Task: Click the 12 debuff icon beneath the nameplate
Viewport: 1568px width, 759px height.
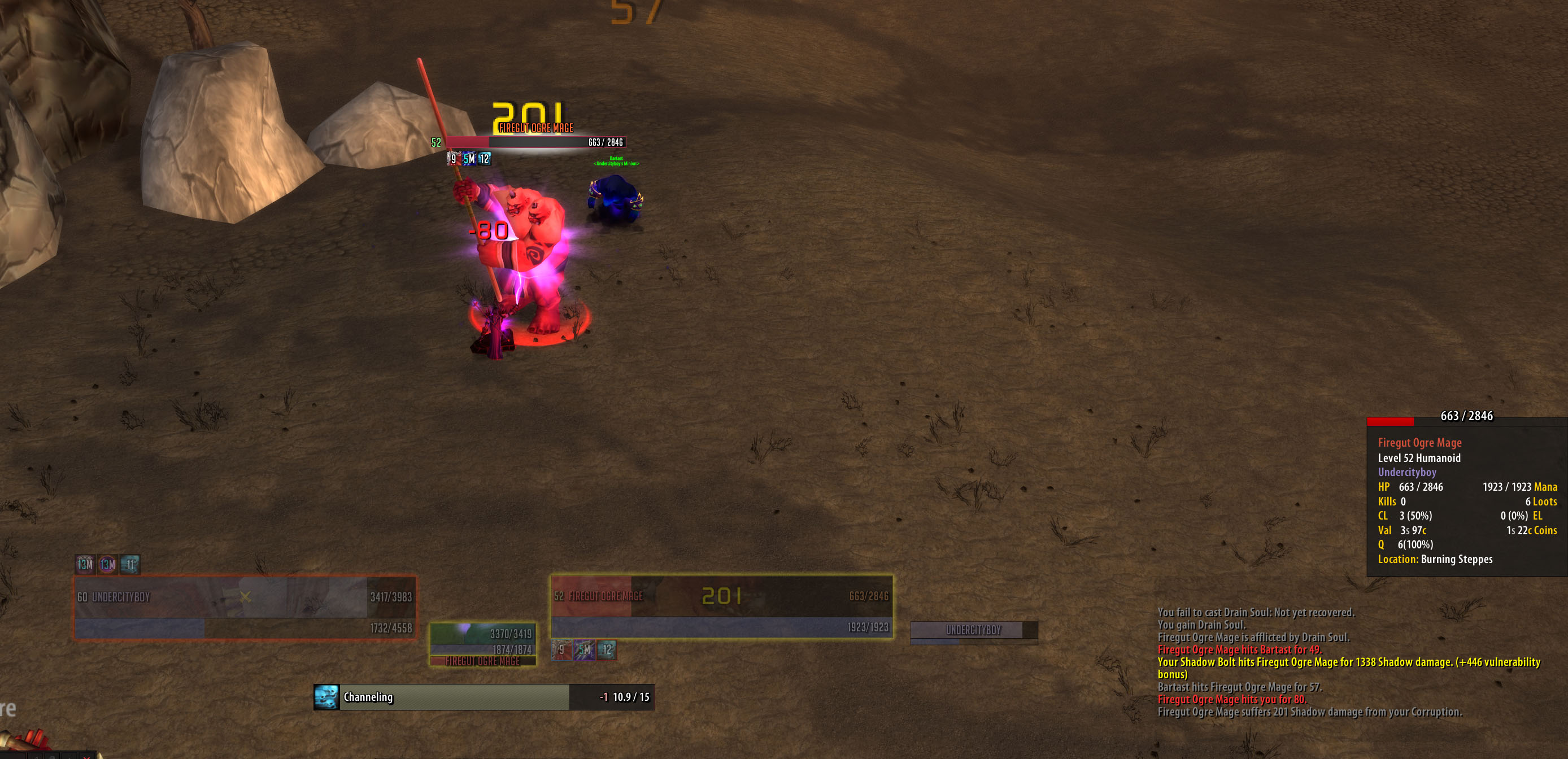Action: 484,159
